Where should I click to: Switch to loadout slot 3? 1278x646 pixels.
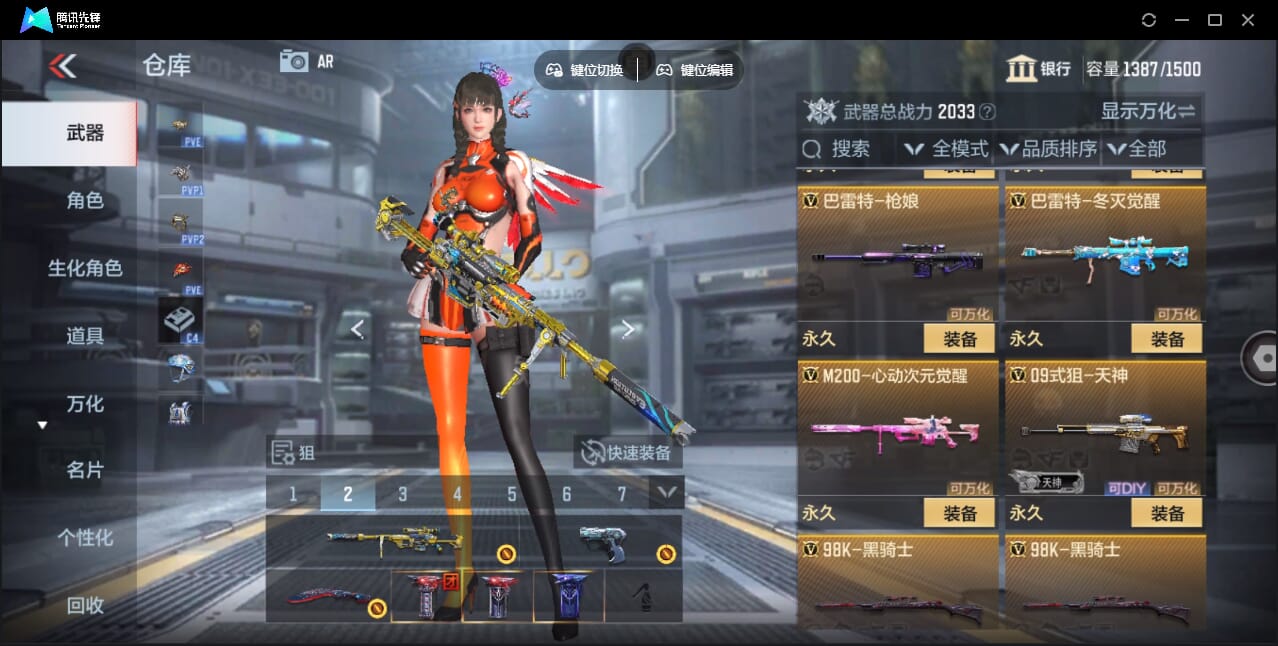coord(402,494)
